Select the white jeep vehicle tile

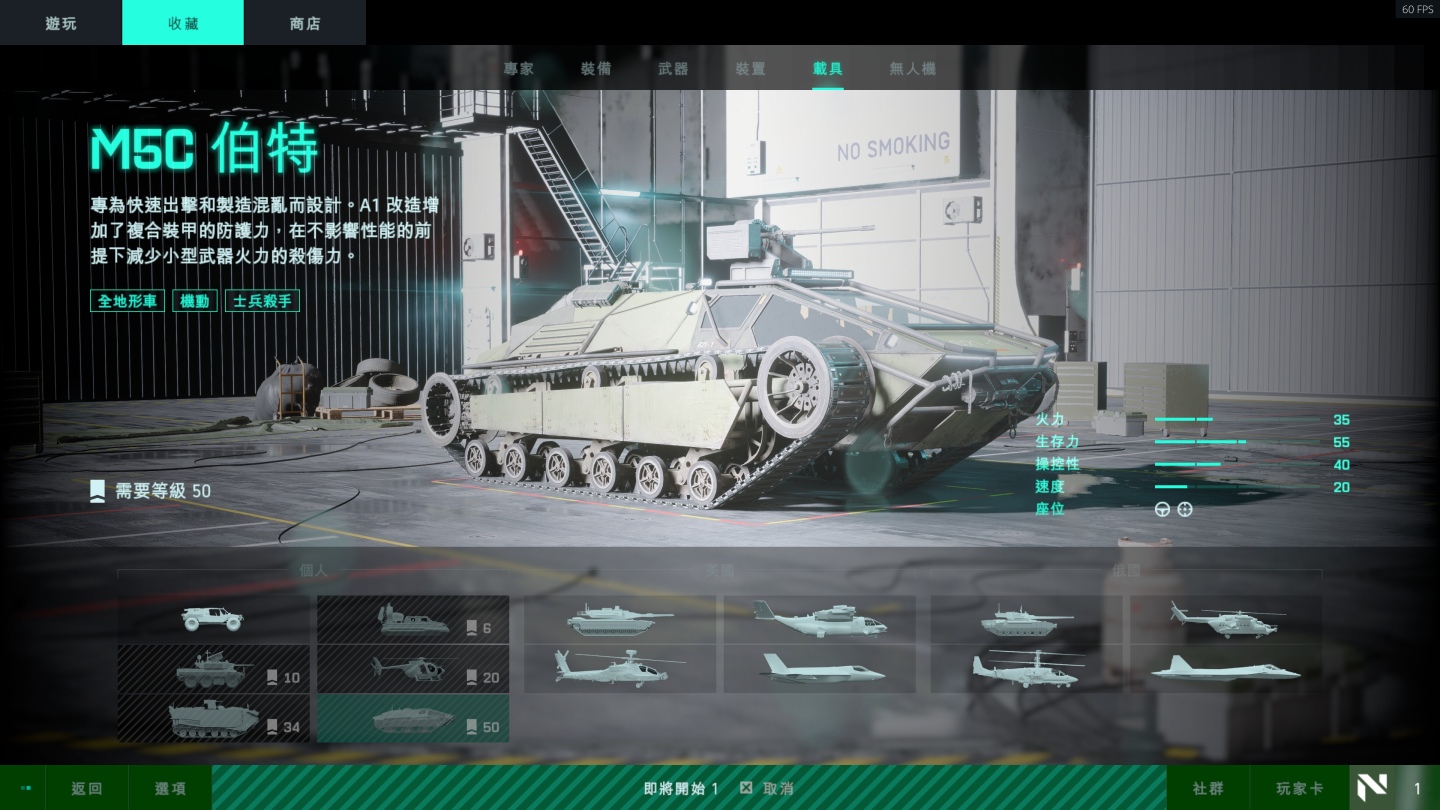(213, 619)
